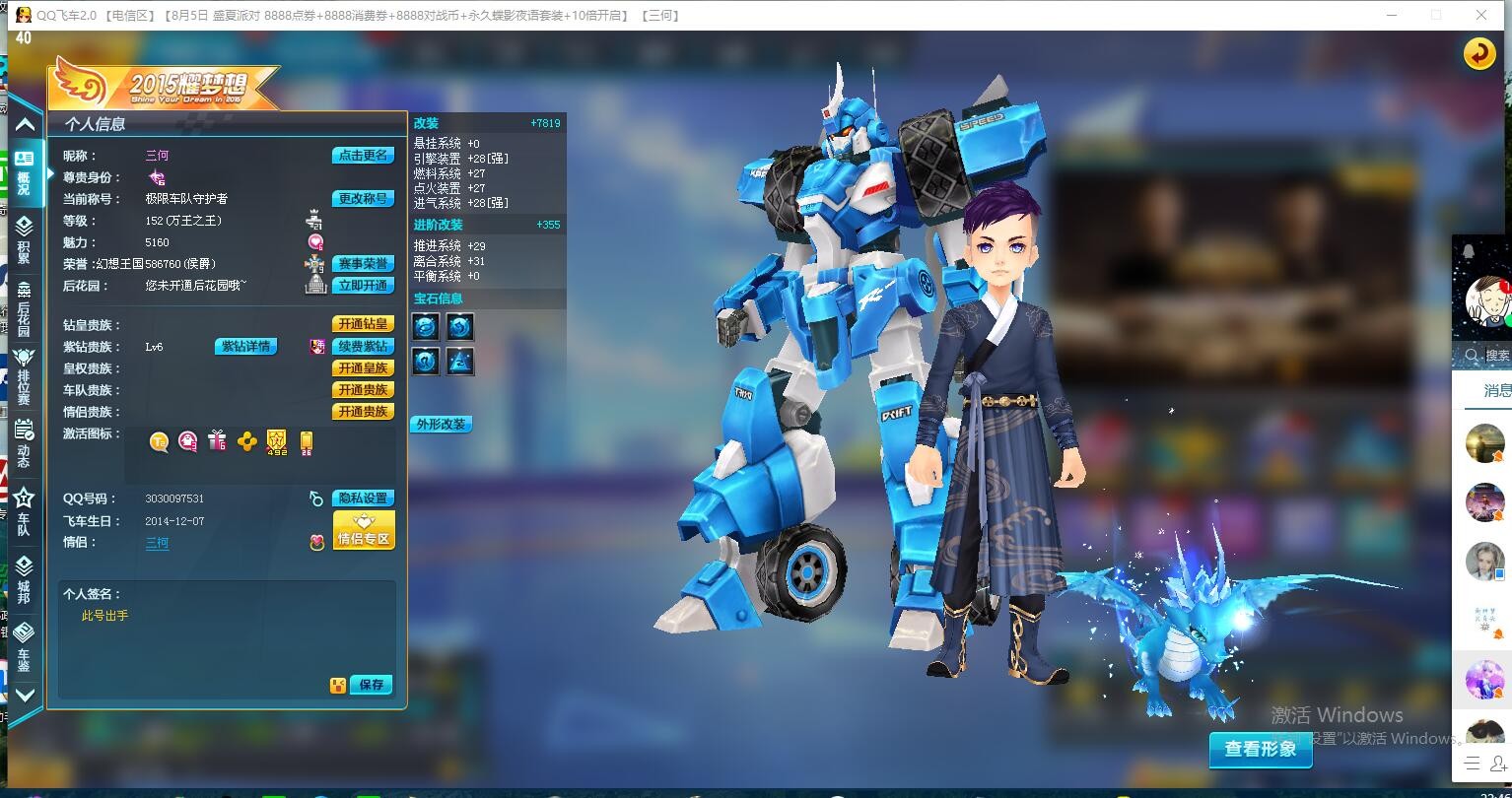The height and width of the screenshot is (798, 1512).
Task: Open the 更改称号 title change button
Action: click(x=363, y=199)
